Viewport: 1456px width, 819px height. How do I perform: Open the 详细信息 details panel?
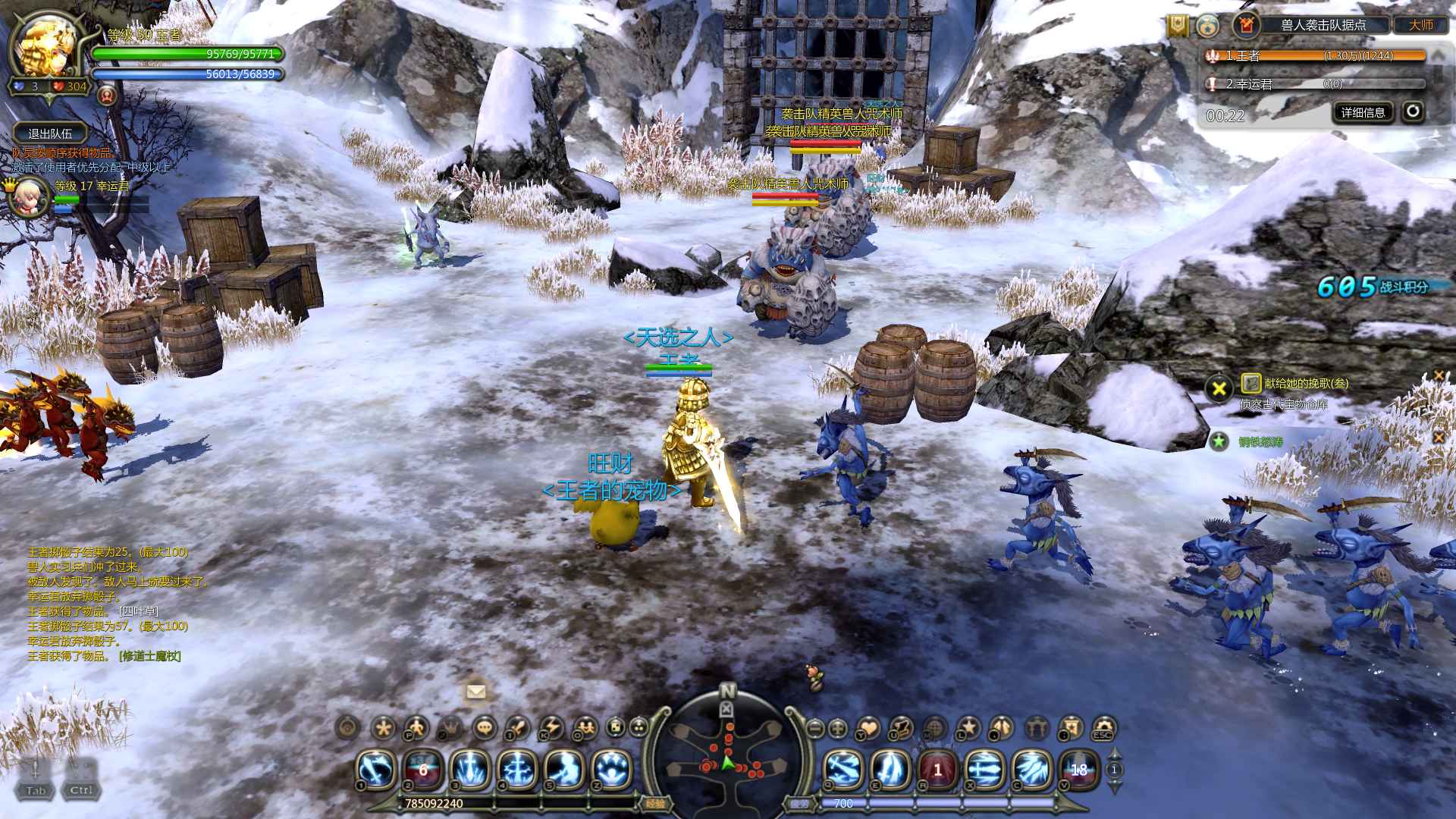(x=1363, y=113)
